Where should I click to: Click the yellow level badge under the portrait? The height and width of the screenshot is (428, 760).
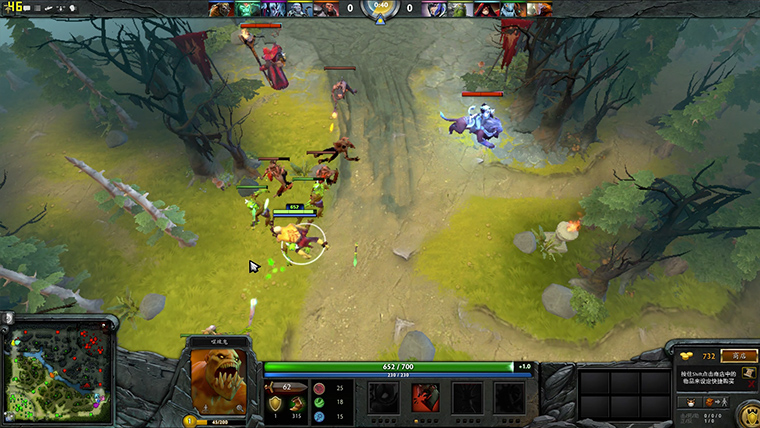click(x=189, y=421)
